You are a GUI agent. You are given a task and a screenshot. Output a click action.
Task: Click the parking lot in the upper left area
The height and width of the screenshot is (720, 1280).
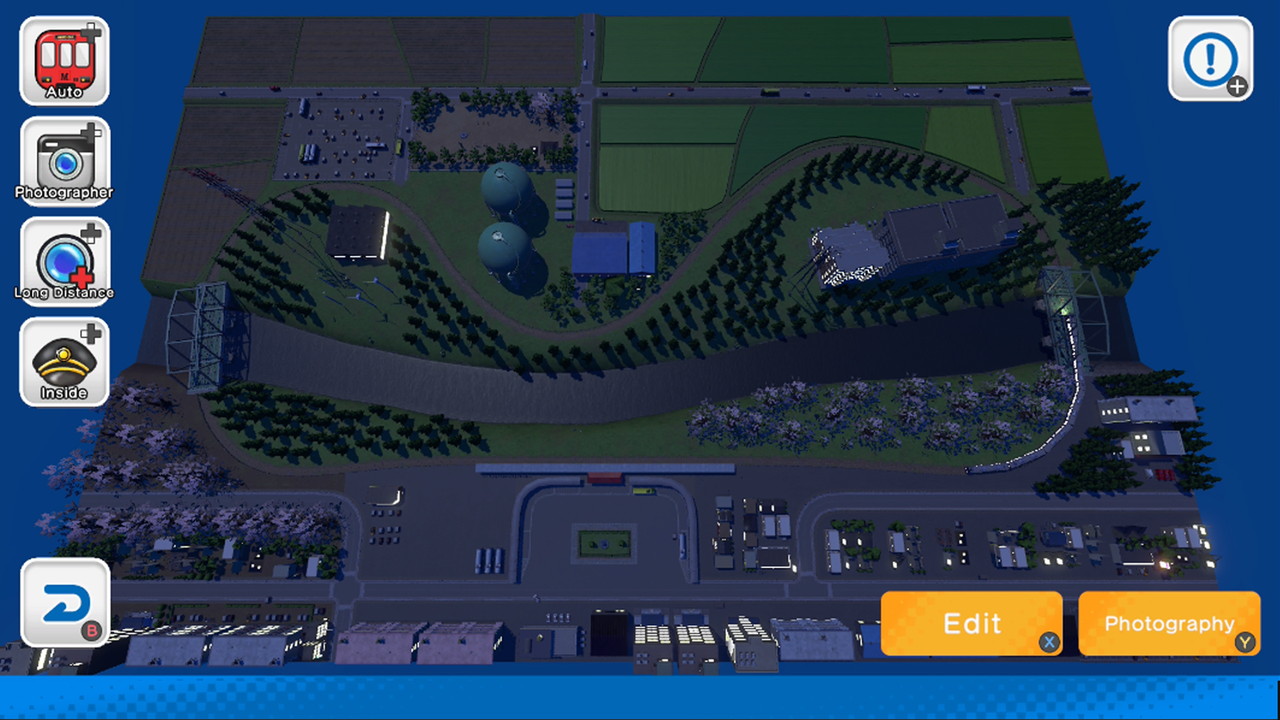click(x=340, y=135)
